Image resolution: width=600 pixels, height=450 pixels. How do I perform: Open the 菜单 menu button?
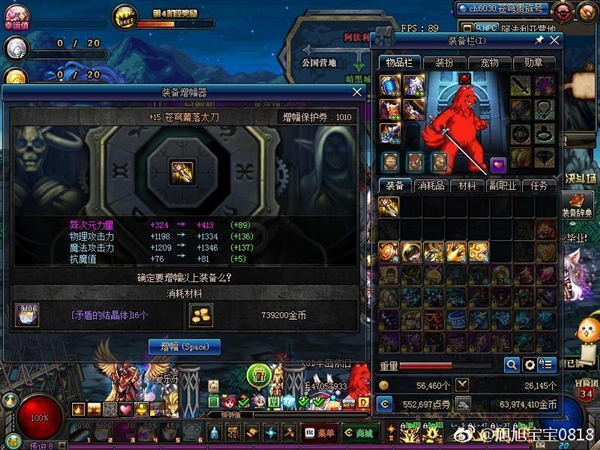[320, 432]
